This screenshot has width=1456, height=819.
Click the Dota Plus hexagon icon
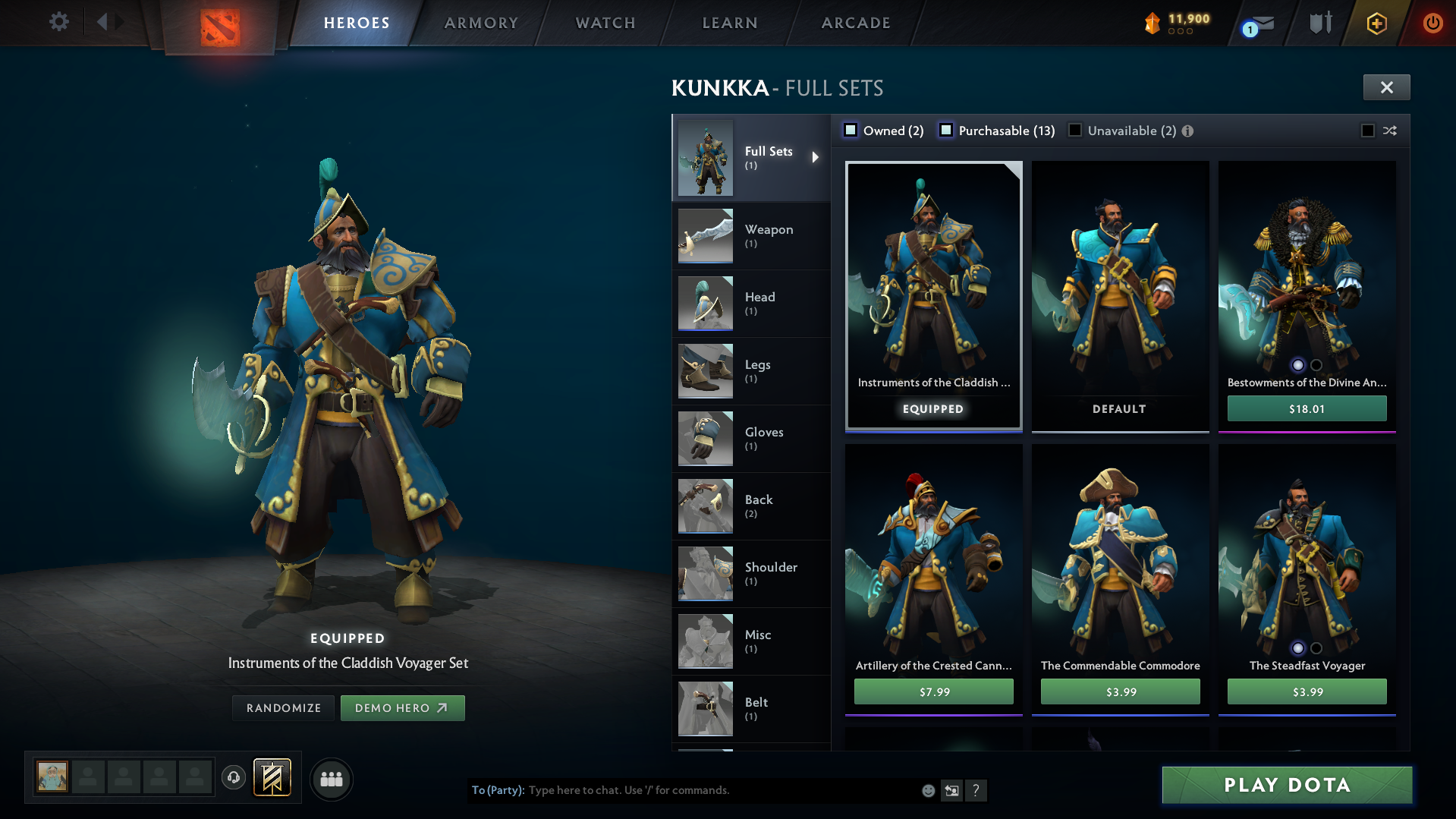tap(1376, 23)
